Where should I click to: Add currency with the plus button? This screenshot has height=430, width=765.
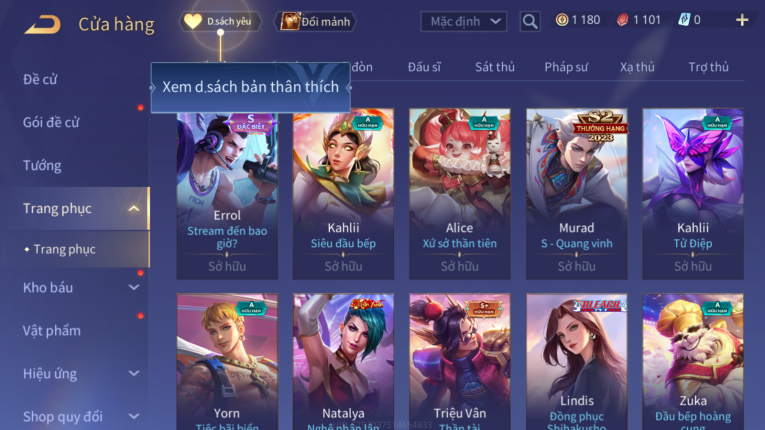pyautogui.click(x=742, y=20)
